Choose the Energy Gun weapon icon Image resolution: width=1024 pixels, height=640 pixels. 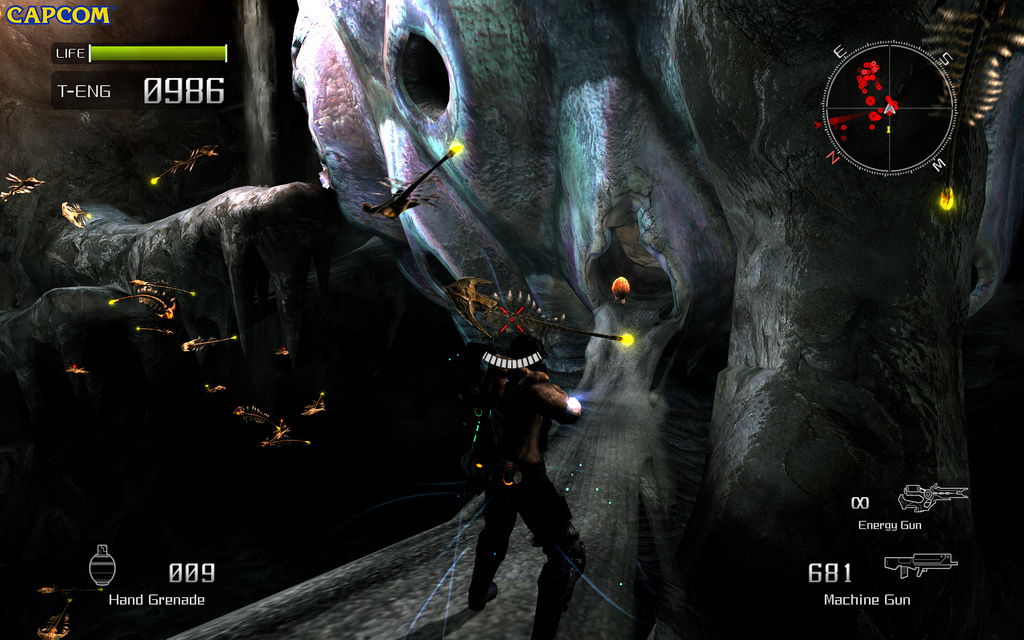932,496
